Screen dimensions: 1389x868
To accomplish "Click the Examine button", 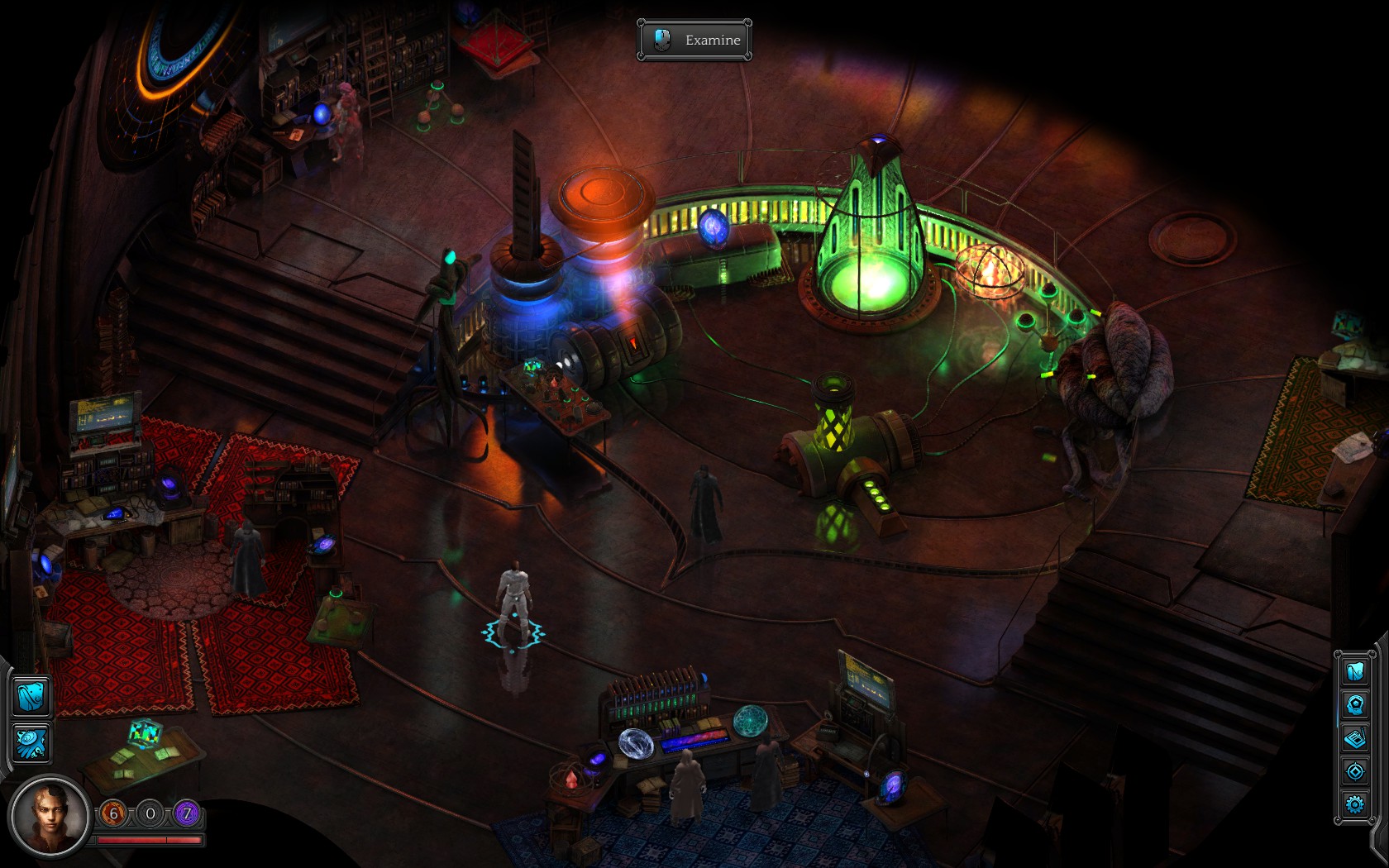I will tap(694, 40).
